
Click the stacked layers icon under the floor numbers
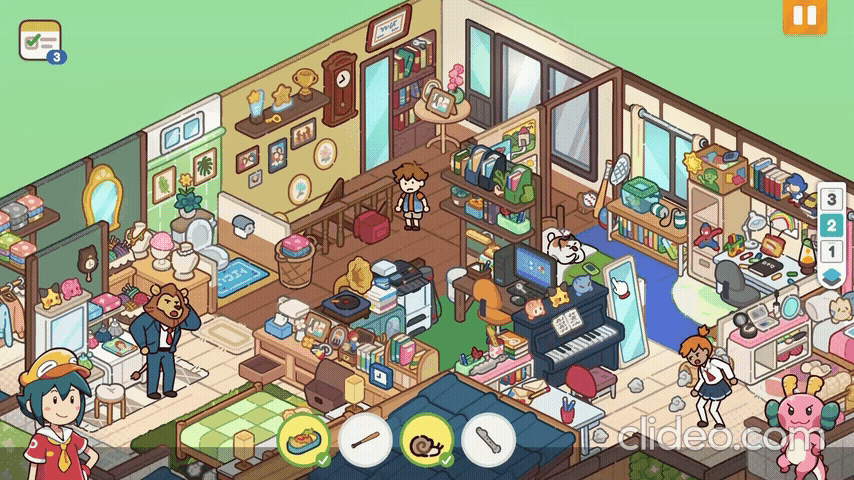(830, 276)
